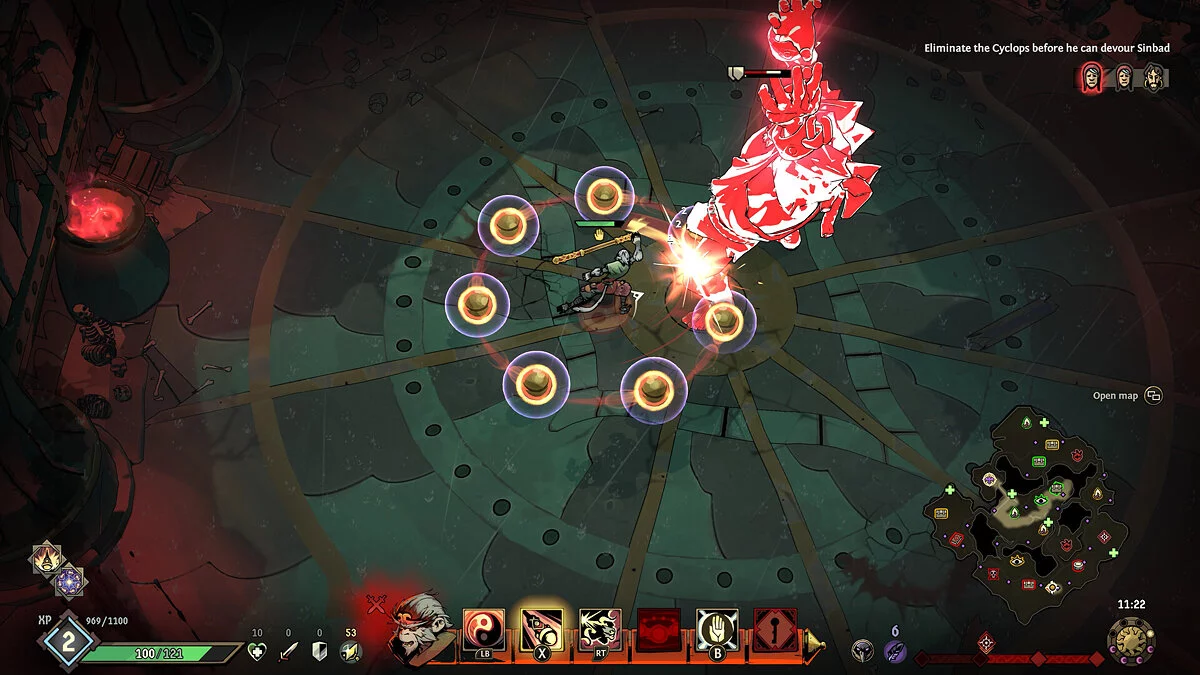The image size is (1200, 675).
Task: Select the red keyhole ability slot
Action: point(775,630)
